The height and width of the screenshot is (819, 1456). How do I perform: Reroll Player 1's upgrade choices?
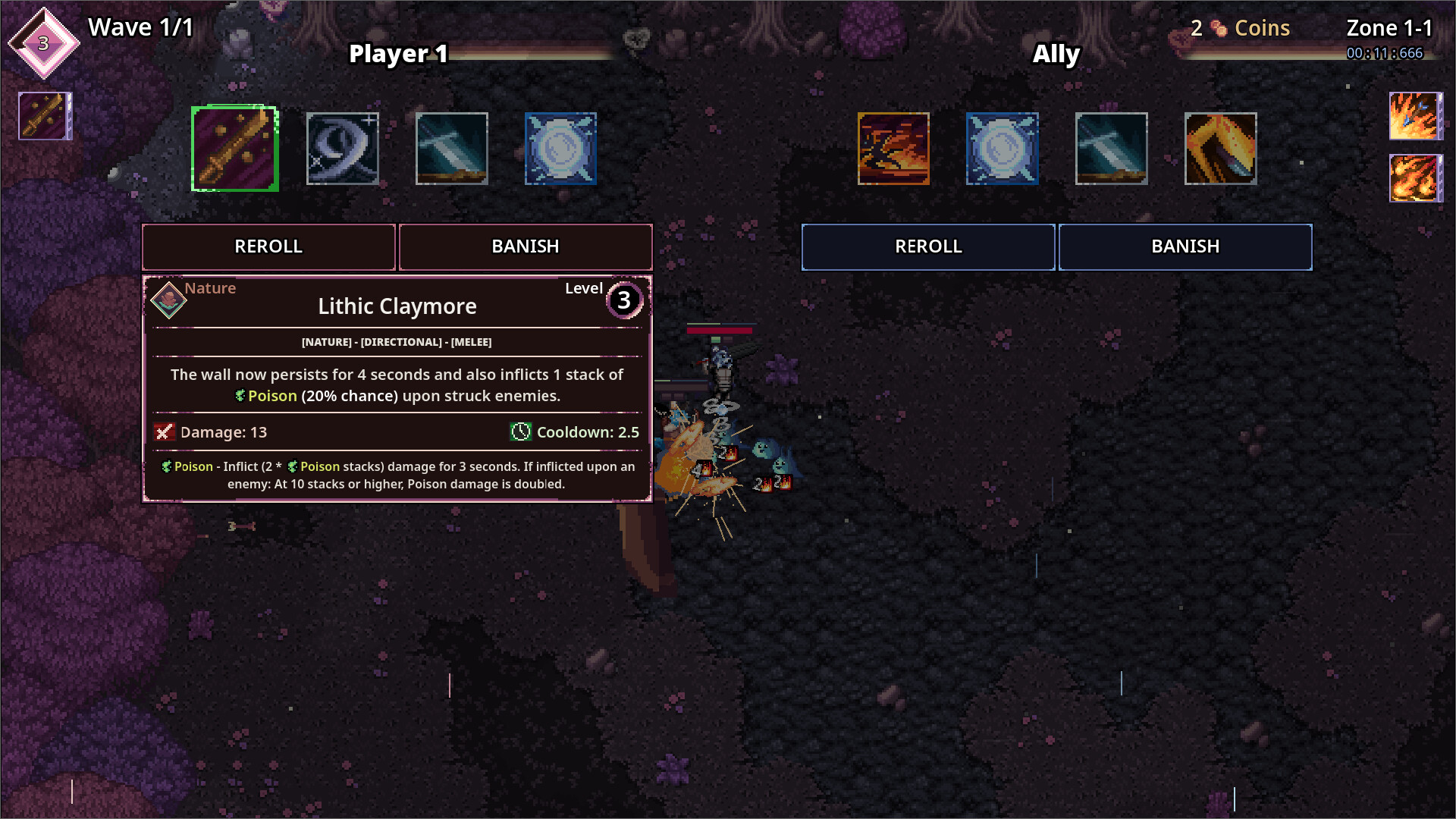[268, 246]
